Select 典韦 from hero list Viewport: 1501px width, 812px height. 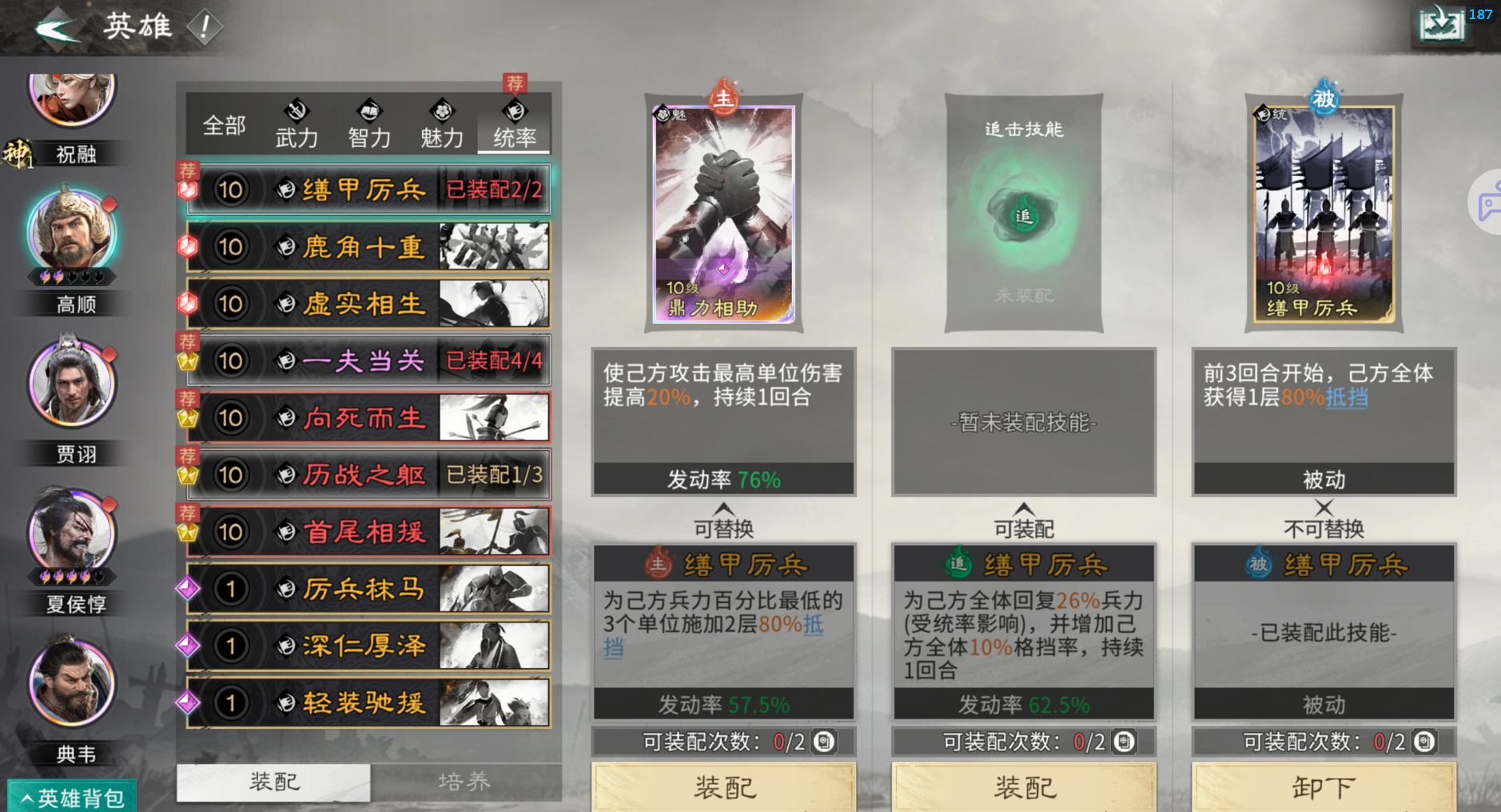pos(73,683)
